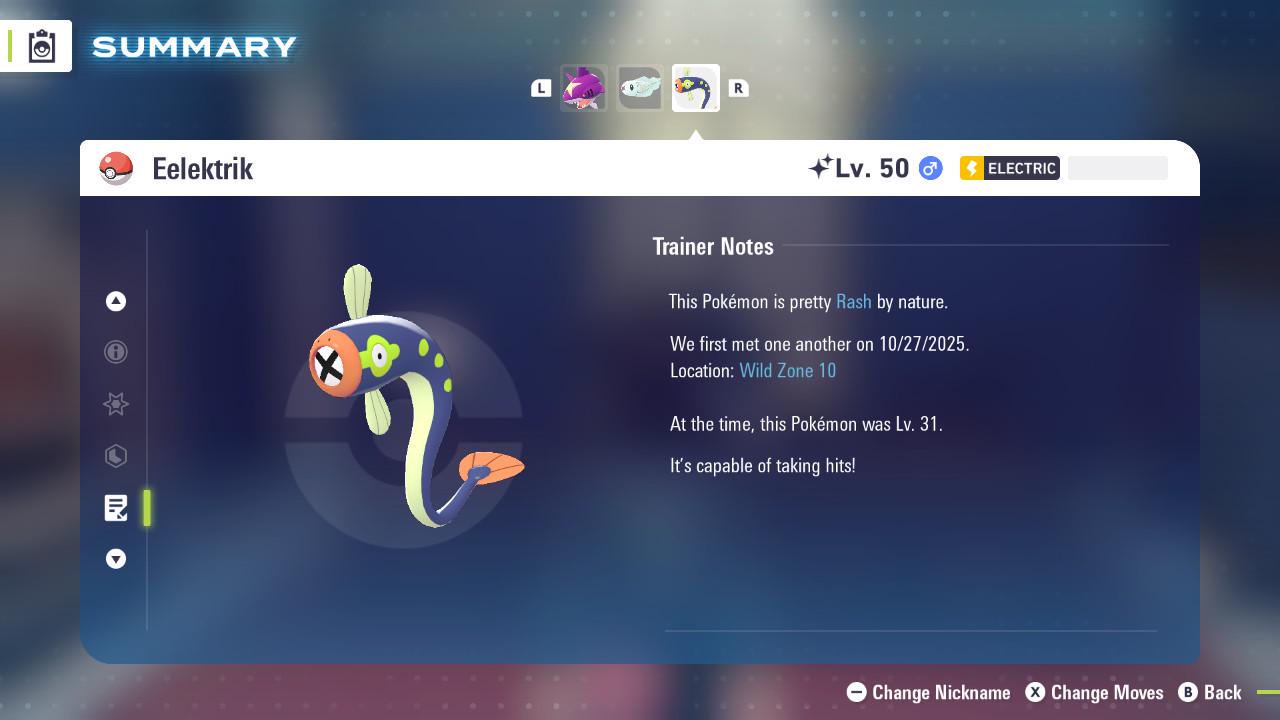Select the info icon in the sidebar
Image resolution: width=1280 pixels, height=720 pixels.
(116, 352)
